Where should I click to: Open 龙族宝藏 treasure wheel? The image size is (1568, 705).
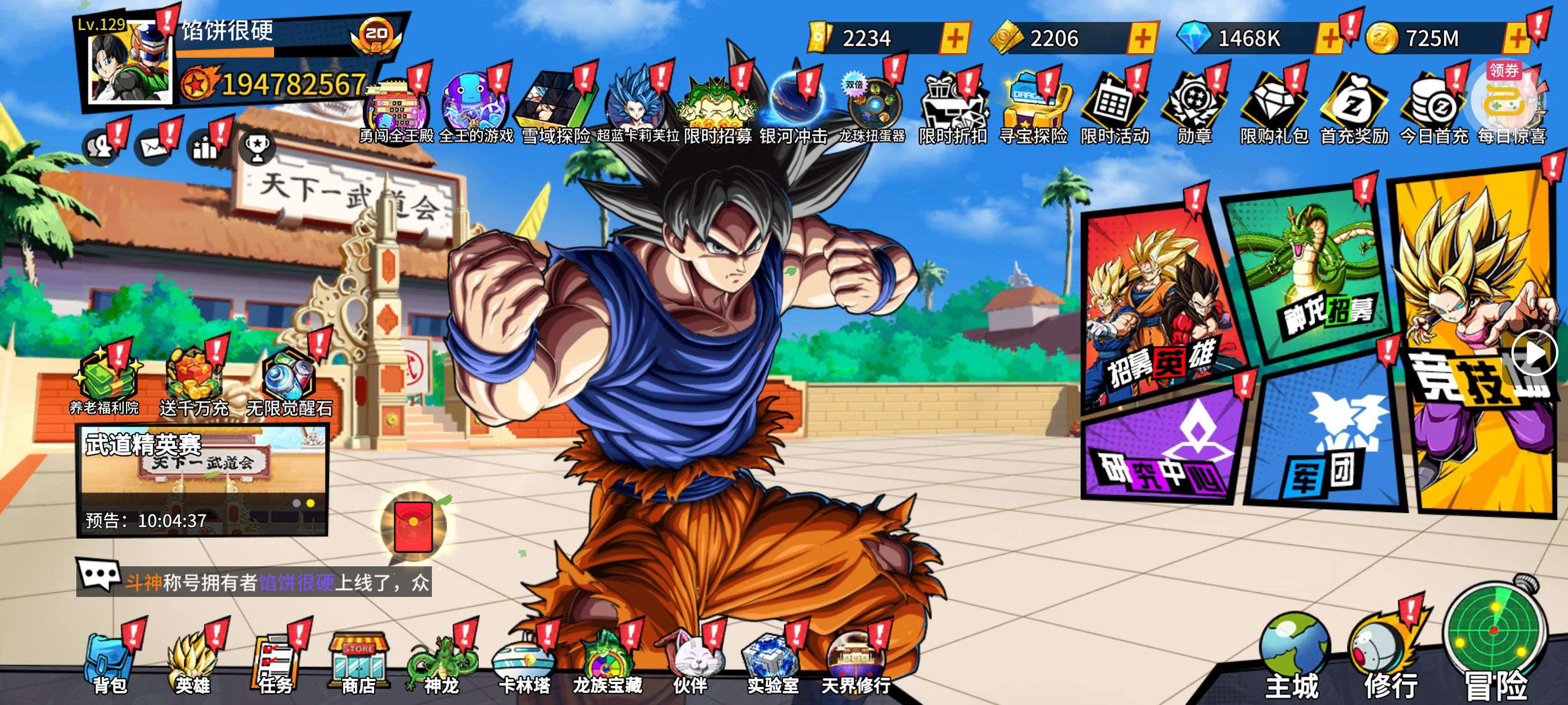pos(607,664)
